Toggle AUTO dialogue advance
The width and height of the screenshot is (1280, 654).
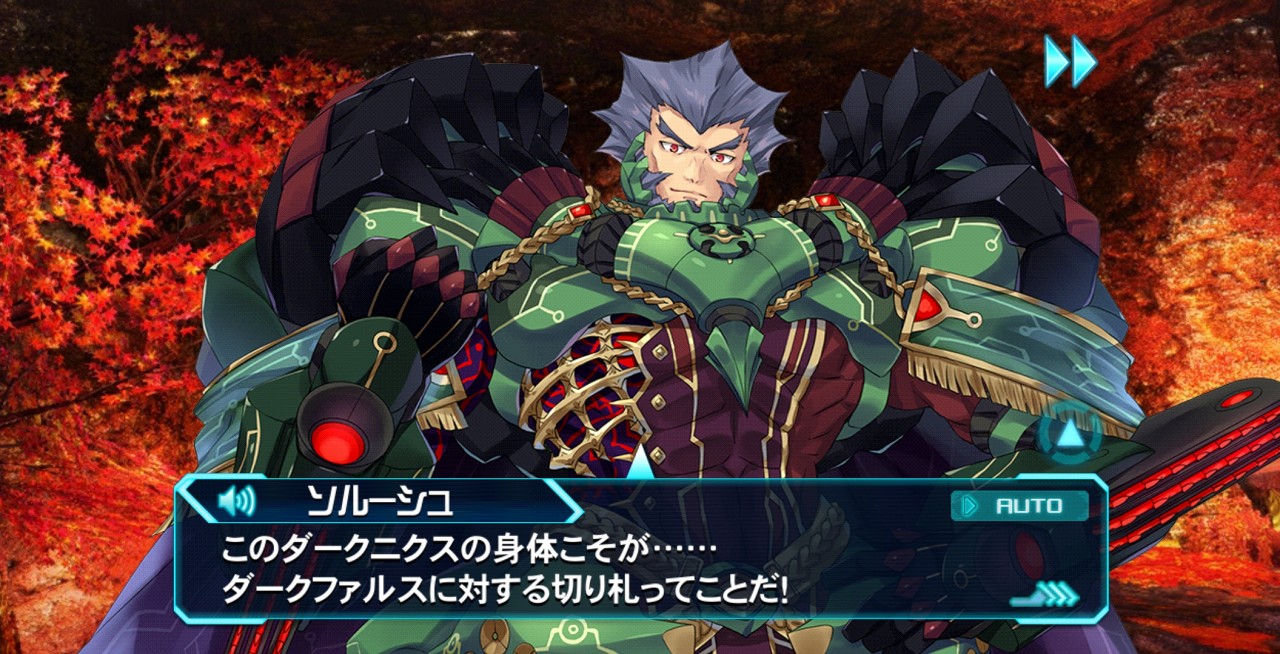[1020, 506]
